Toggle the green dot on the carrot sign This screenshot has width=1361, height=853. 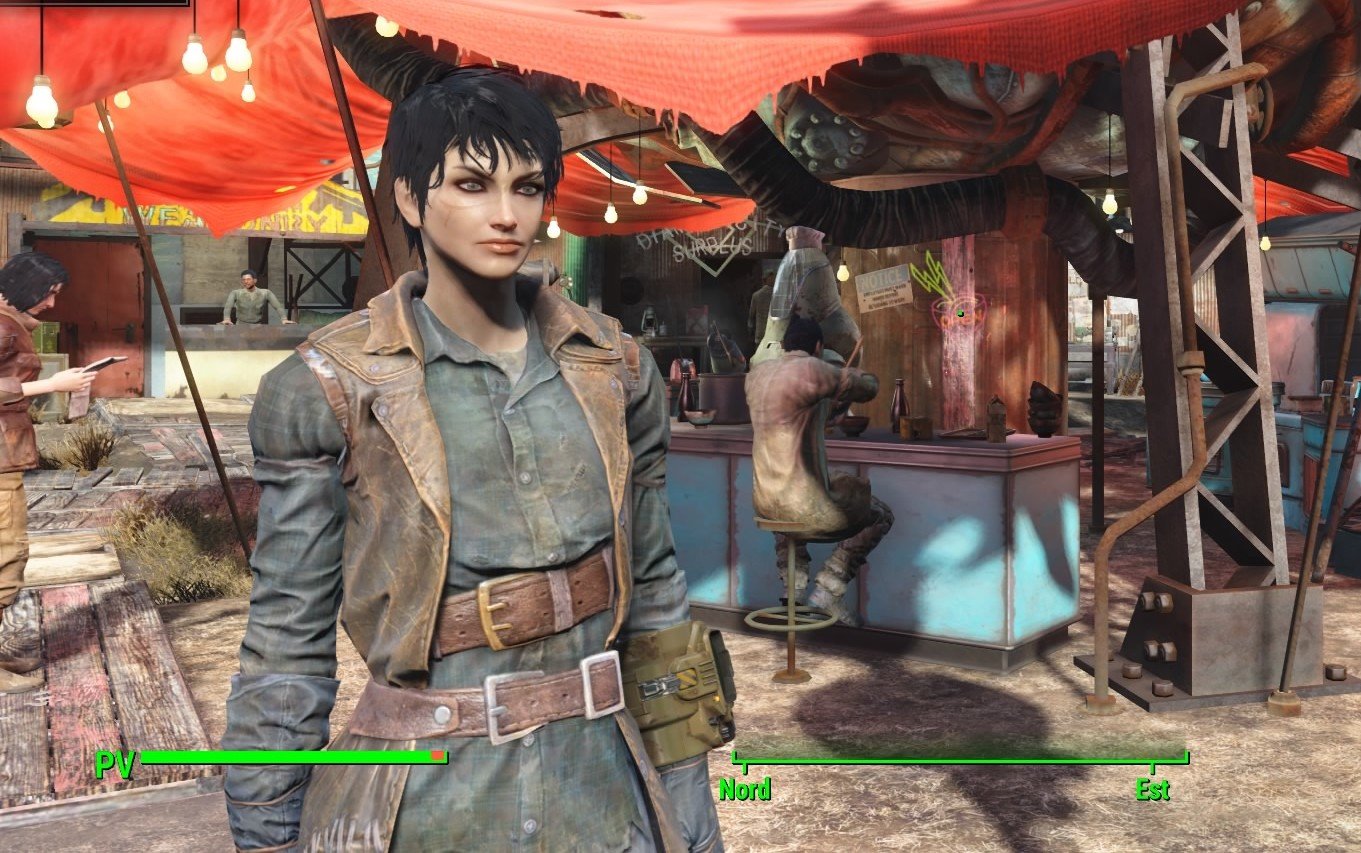(960, 313)
